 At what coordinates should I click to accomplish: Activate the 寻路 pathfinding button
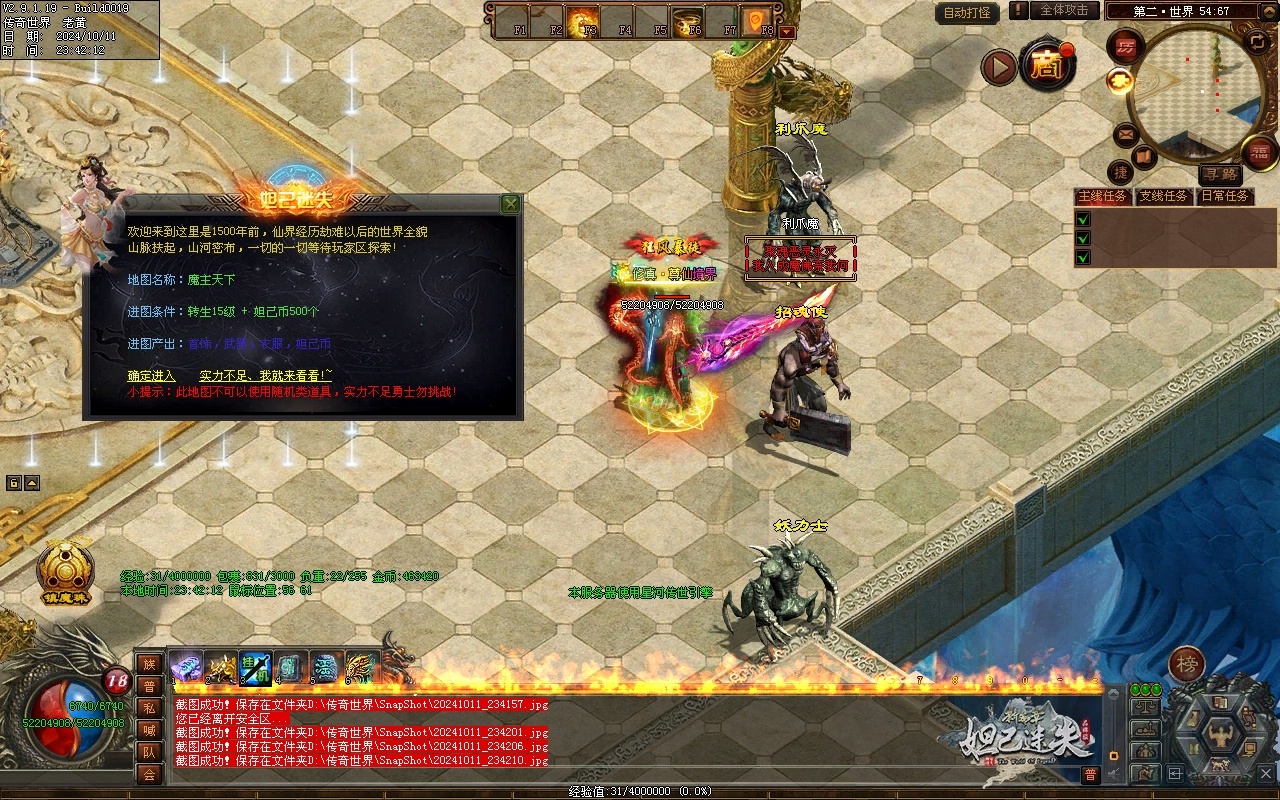1219,174
